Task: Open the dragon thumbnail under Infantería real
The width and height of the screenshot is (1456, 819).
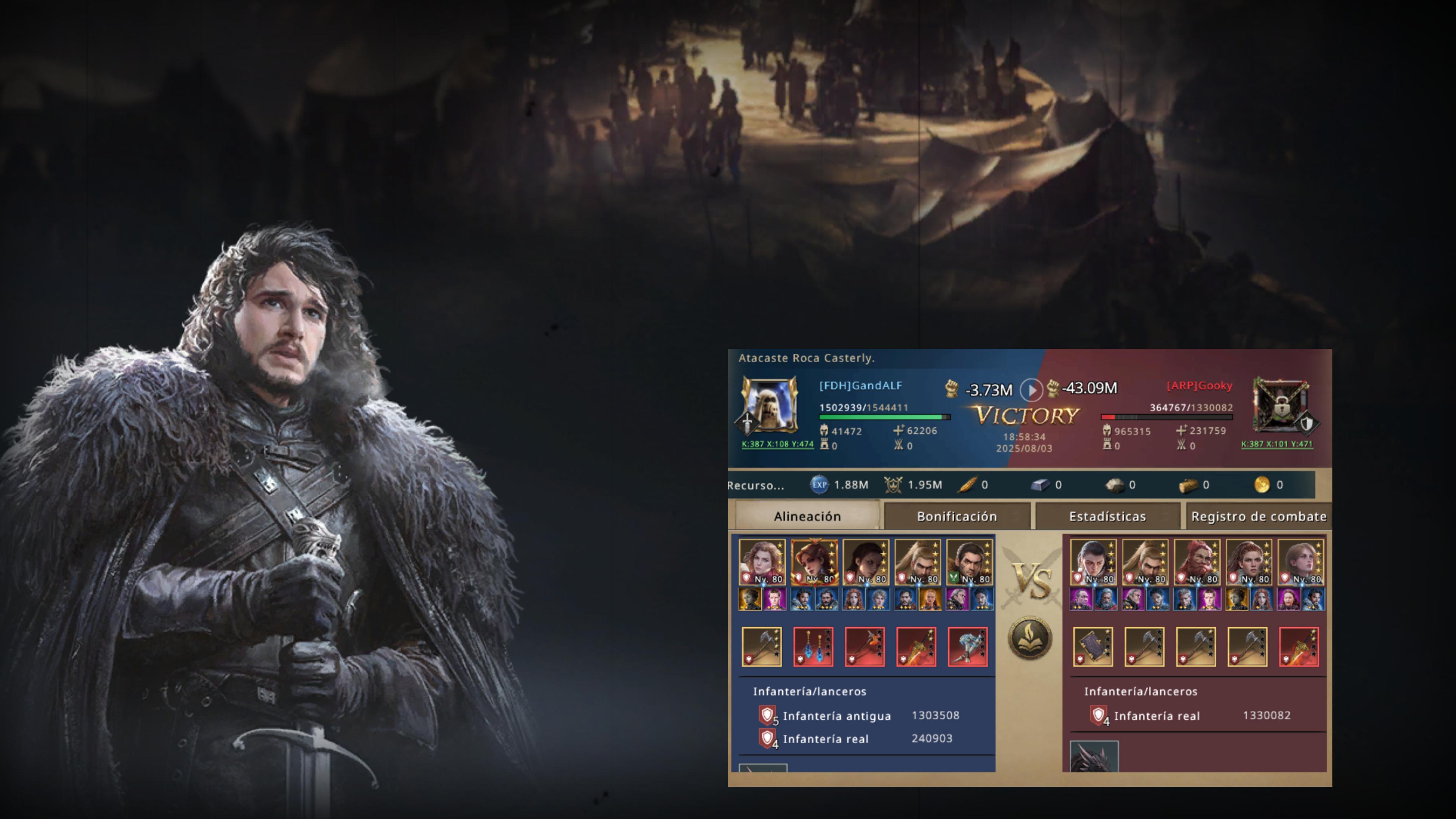Action: tap(1094, 757)
